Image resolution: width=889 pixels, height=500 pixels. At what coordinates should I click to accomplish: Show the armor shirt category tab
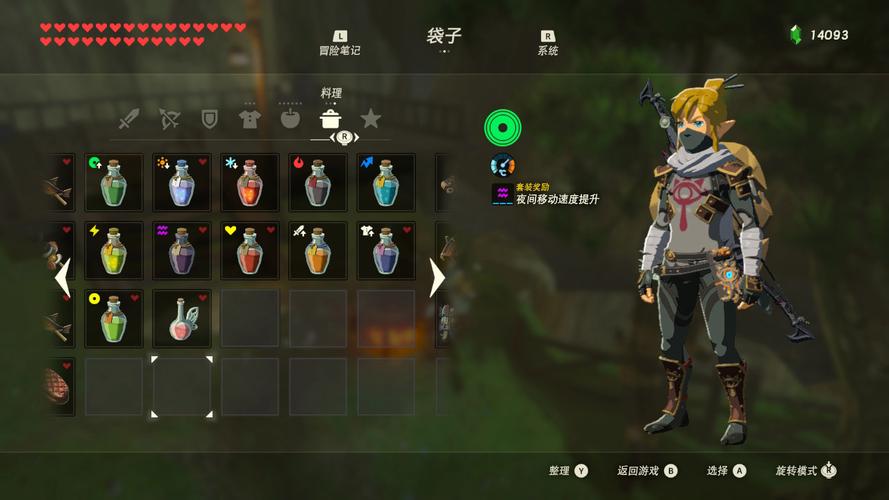coord(249,120)
